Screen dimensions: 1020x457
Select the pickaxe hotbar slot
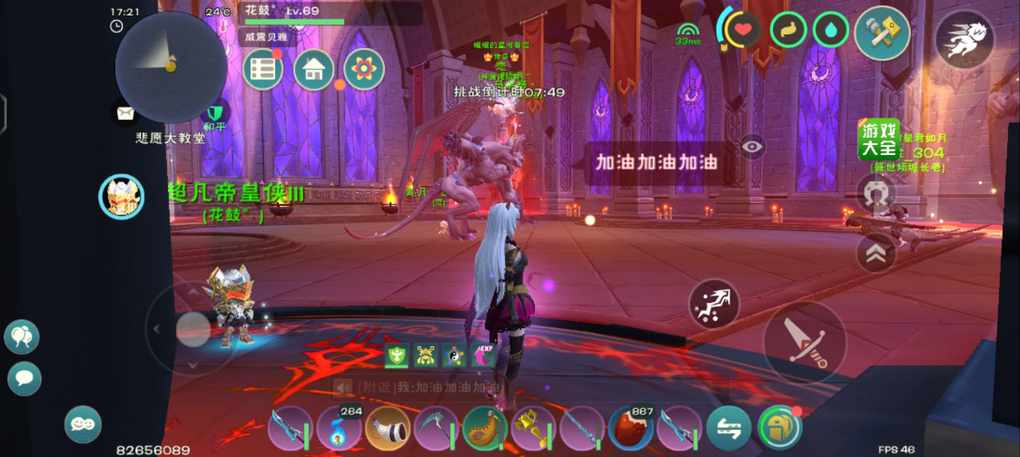[x=436, y=428]
